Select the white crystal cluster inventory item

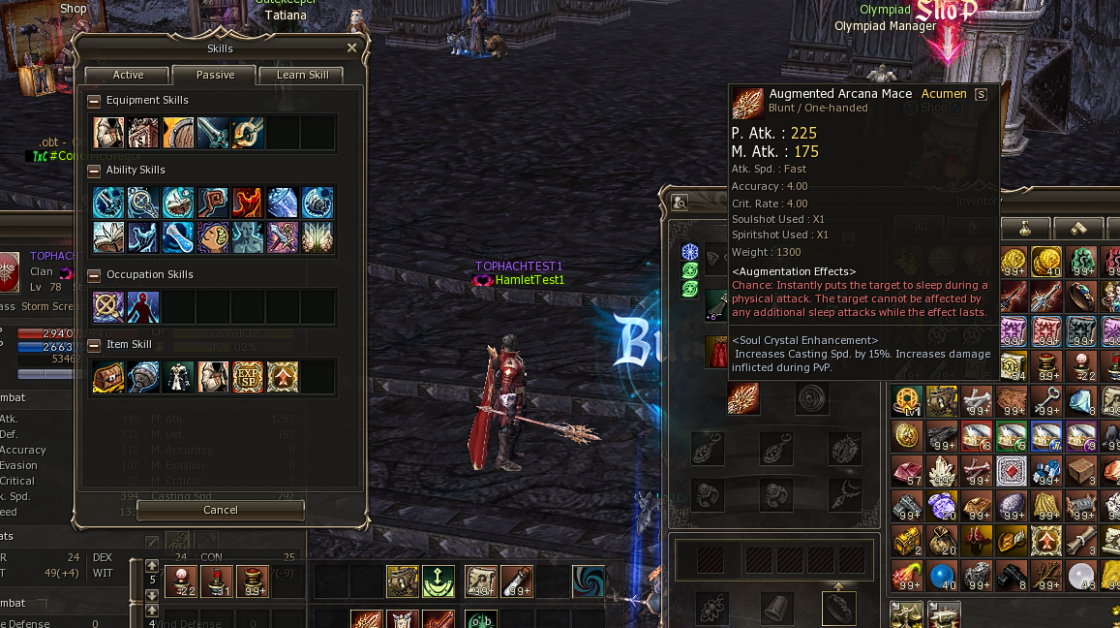(x=943, y=470)
